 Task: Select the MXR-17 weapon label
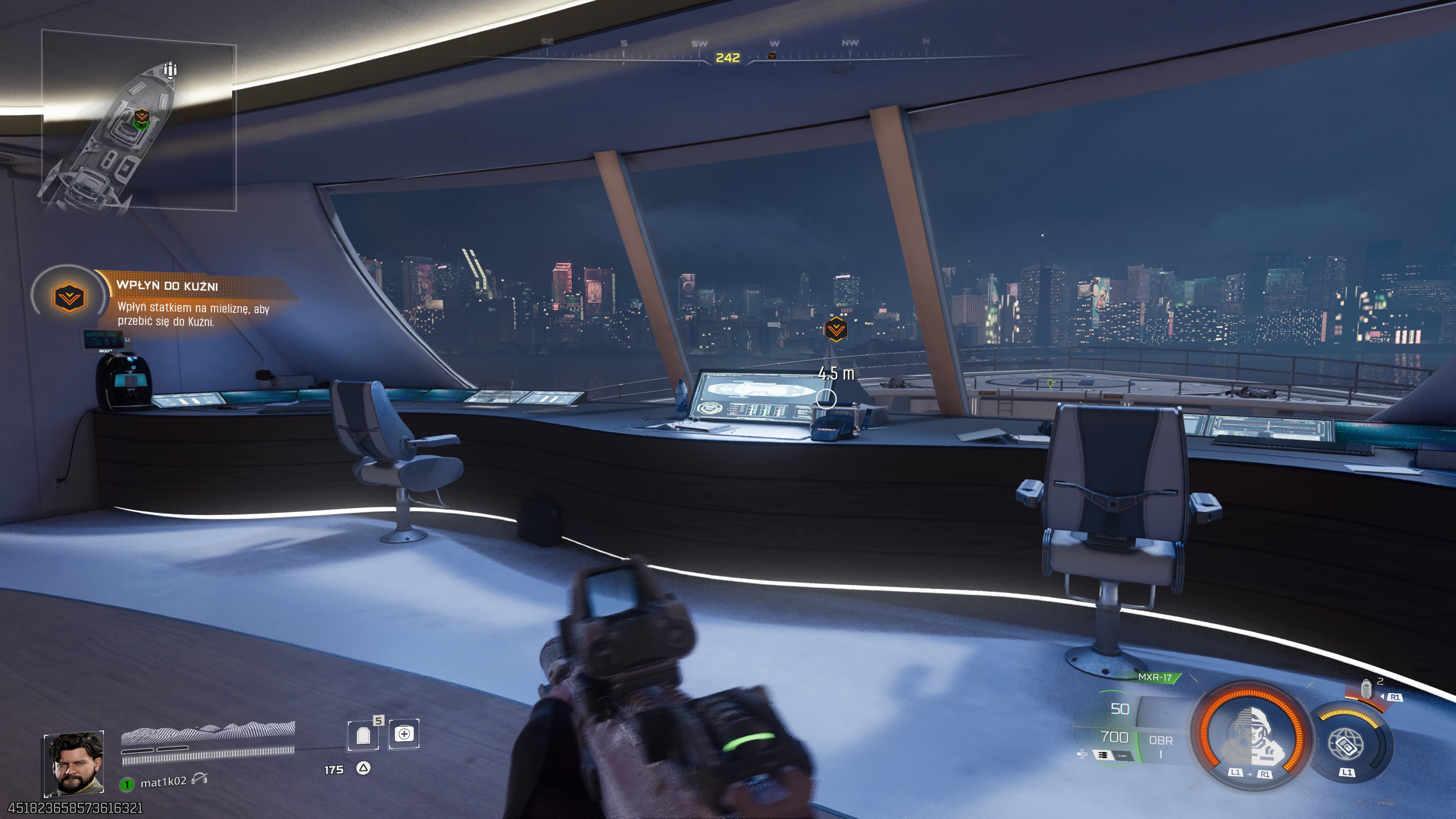click(x=1154, y=677)
